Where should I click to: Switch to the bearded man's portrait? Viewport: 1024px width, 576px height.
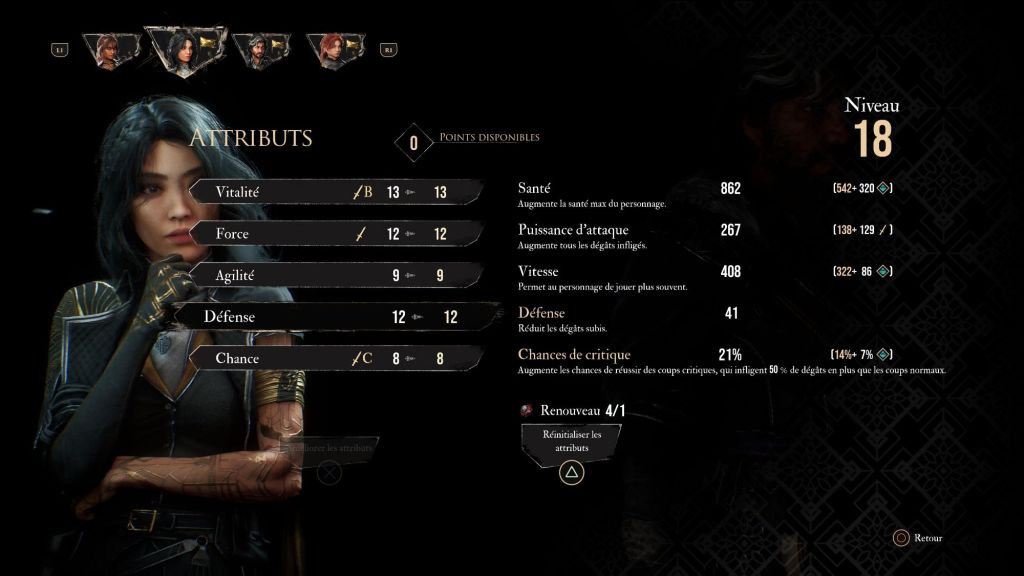tap(262, 50)
